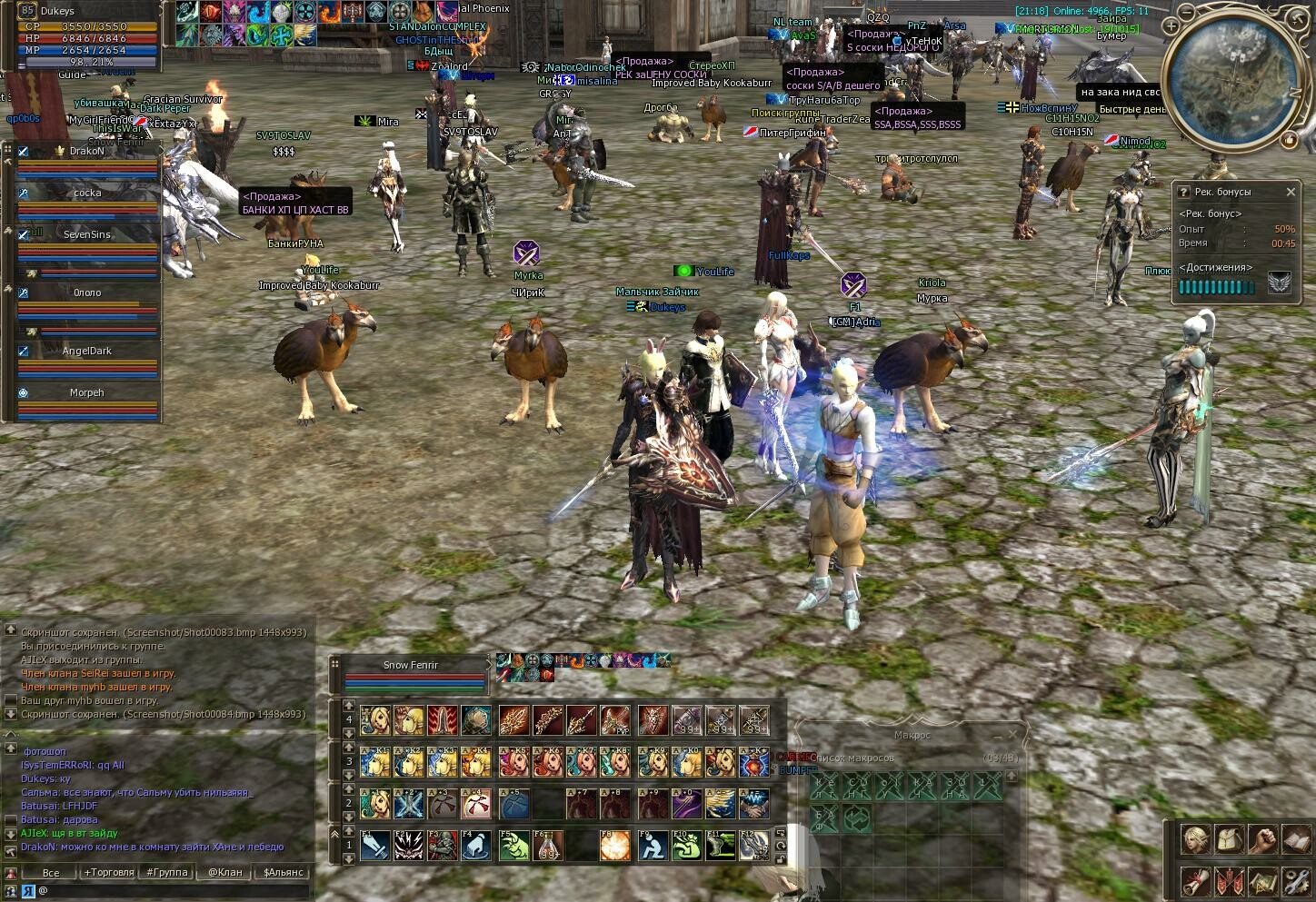Switch to the $Альянс chat tab
The width and height of the screenshot is (1316, 902).
[x=283, y=872]
